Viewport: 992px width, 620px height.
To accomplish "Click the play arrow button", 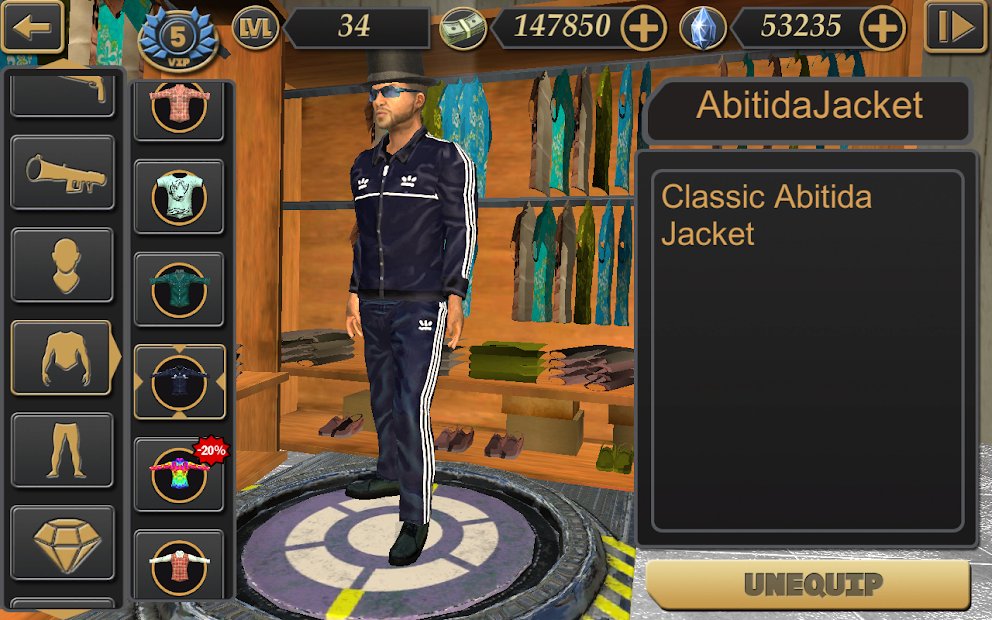I will pyautogui.click(x=955, y=27).
